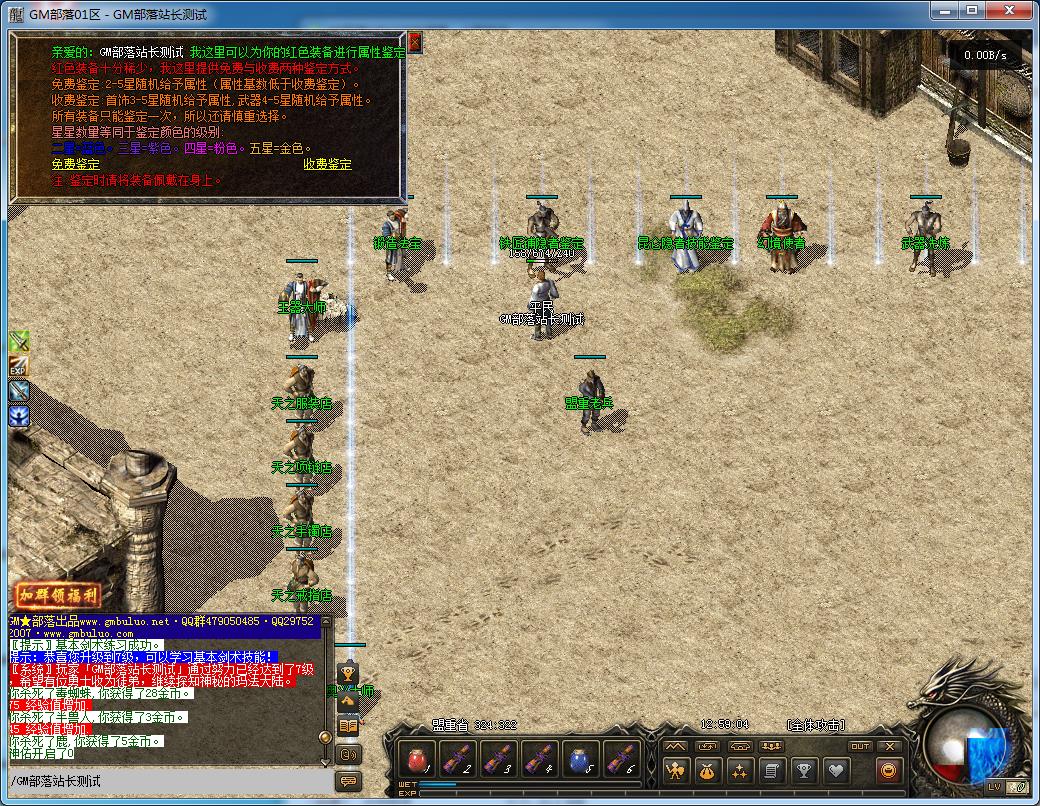Open the character equipment panel icon
Image resolution: width=1040 pixels, height=806 pixels.
coord(677,770)
